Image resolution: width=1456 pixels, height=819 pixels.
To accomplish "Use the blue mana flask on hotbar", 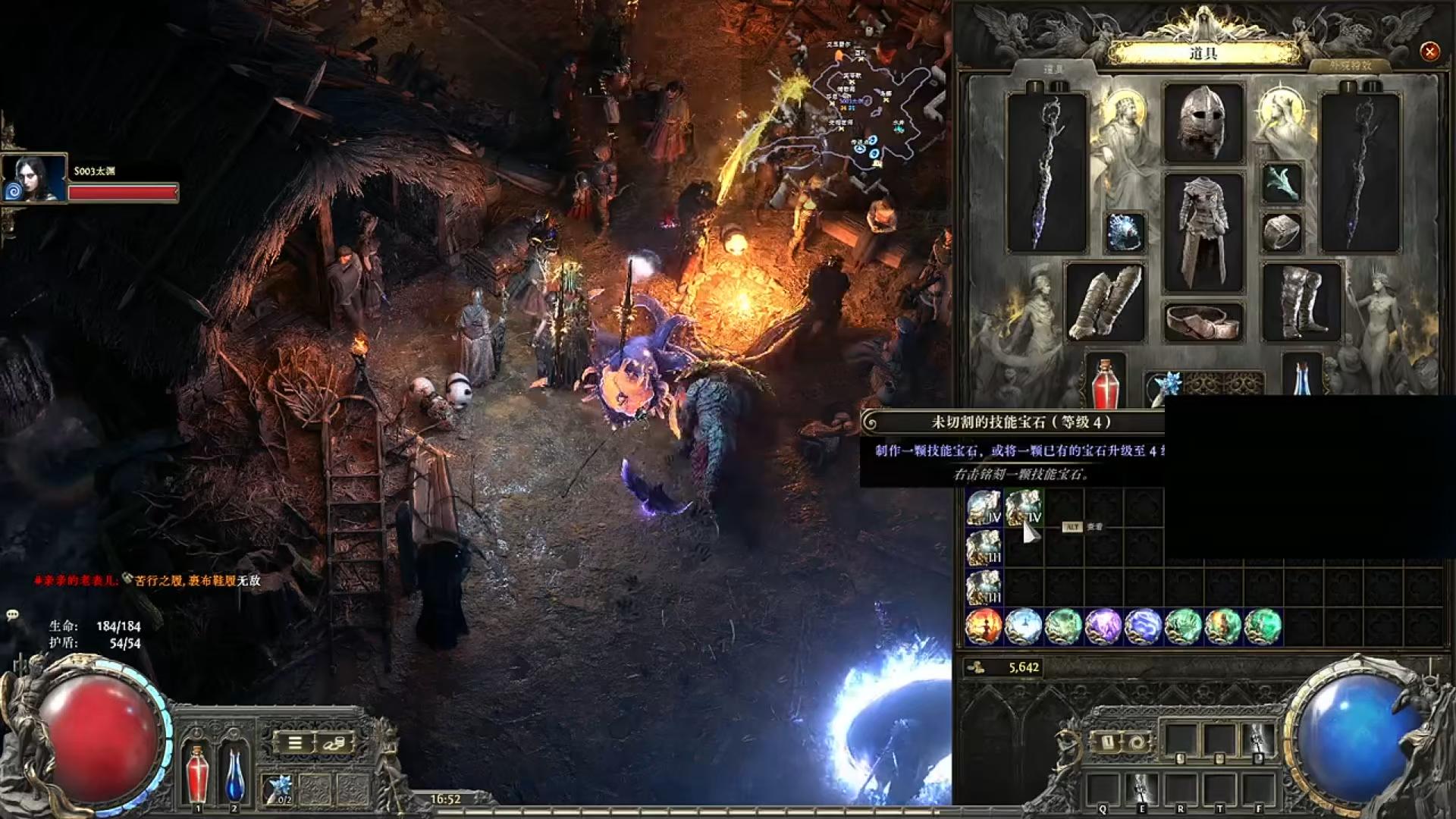I will [235, 773].
